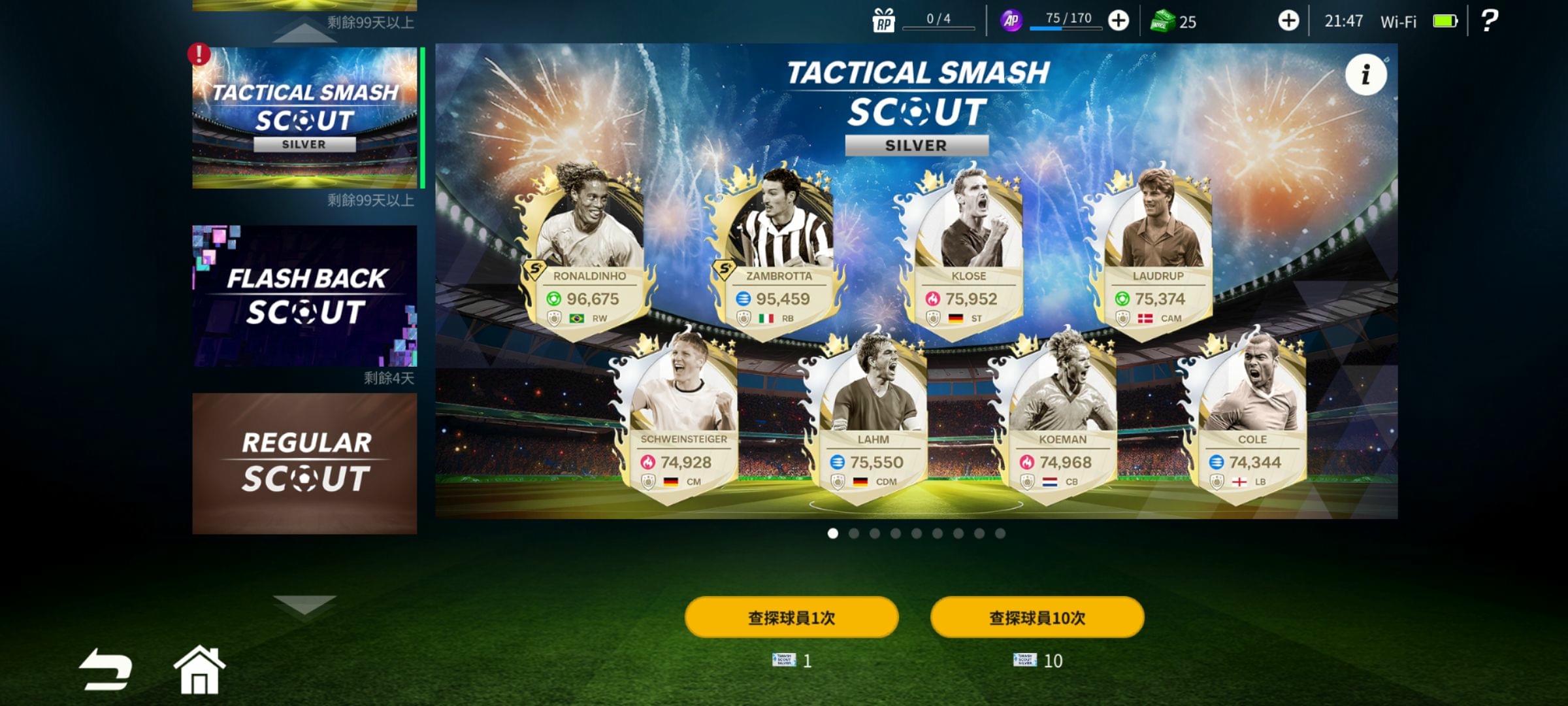
Task: Open the RP gift rewards icon
Action: (883, 21)
